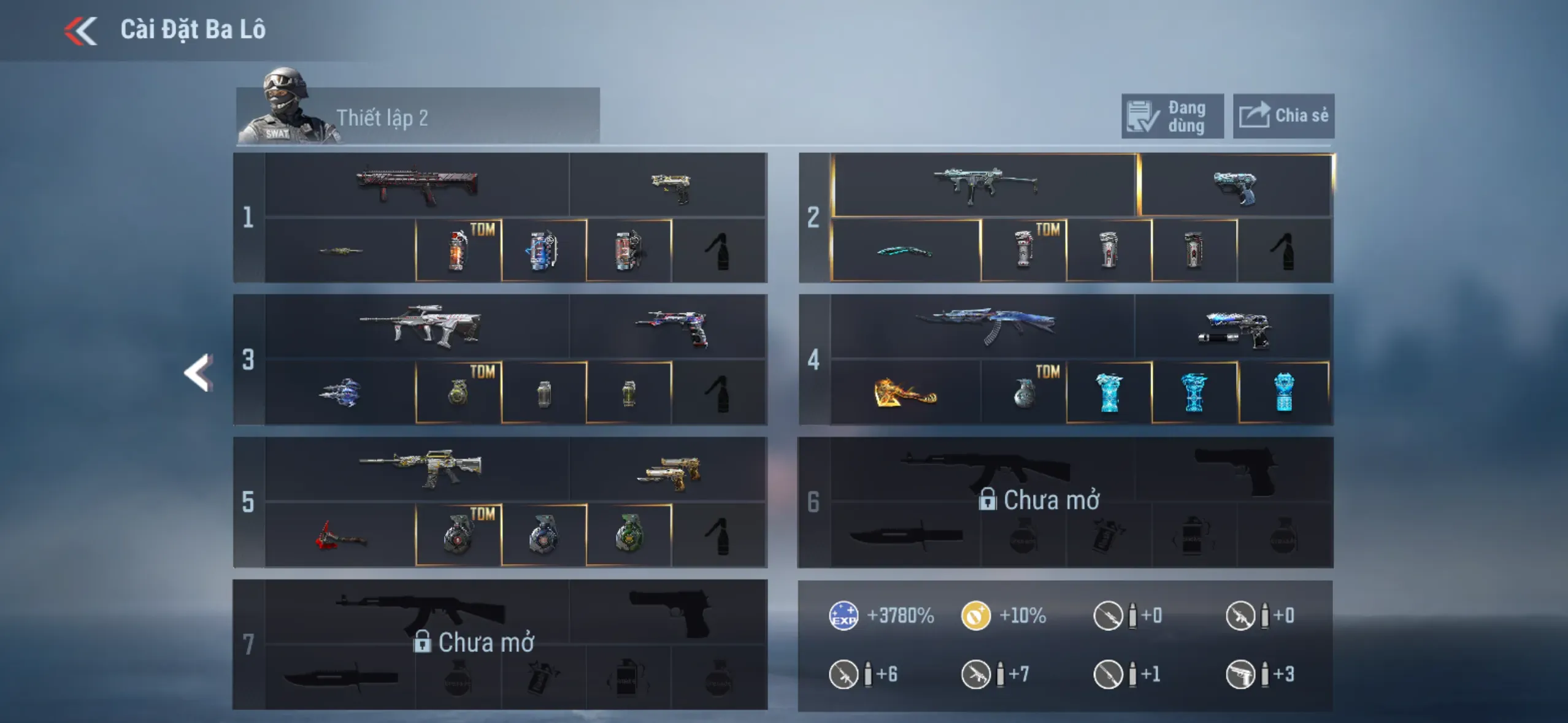Click locked backpack 6 Chưa mở panel
The height and width of the screenshot is (723, 1568).
(1065, 502)
